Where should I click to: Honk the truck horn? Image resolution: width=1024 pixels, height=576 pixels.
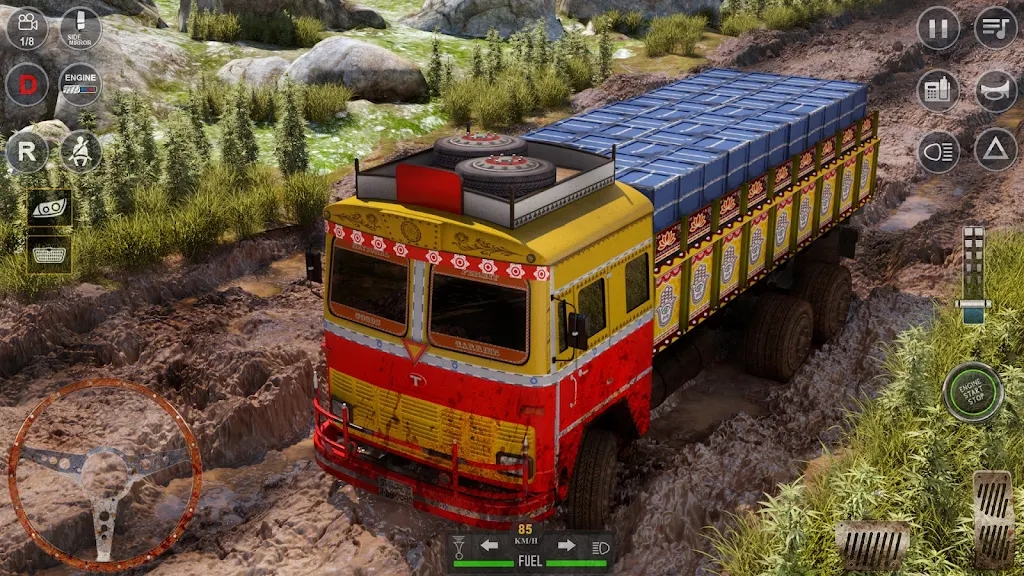tap(995, 91)
